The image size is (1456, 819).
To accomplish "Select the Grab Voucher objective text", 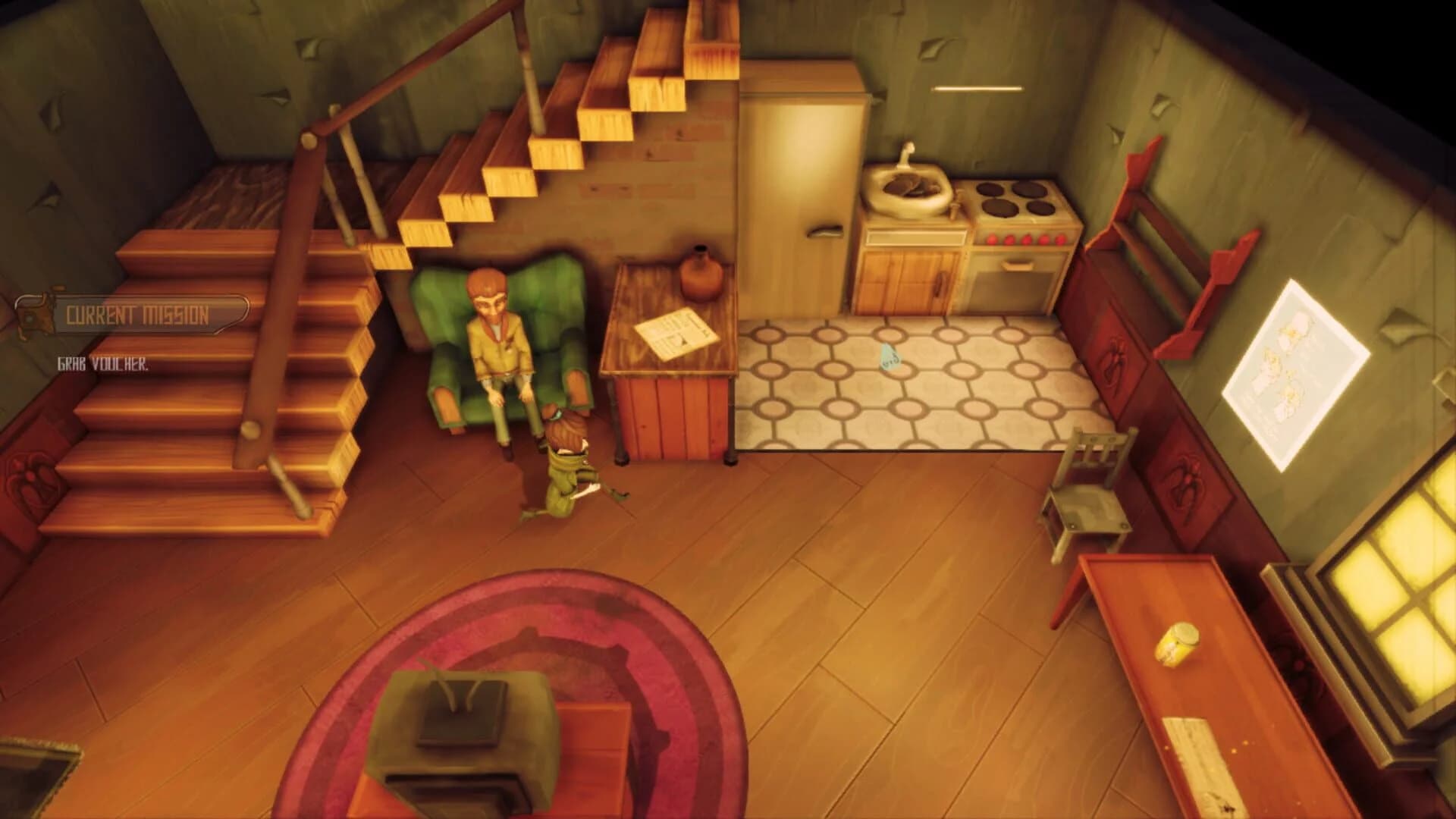I will (x=102, y=364).
